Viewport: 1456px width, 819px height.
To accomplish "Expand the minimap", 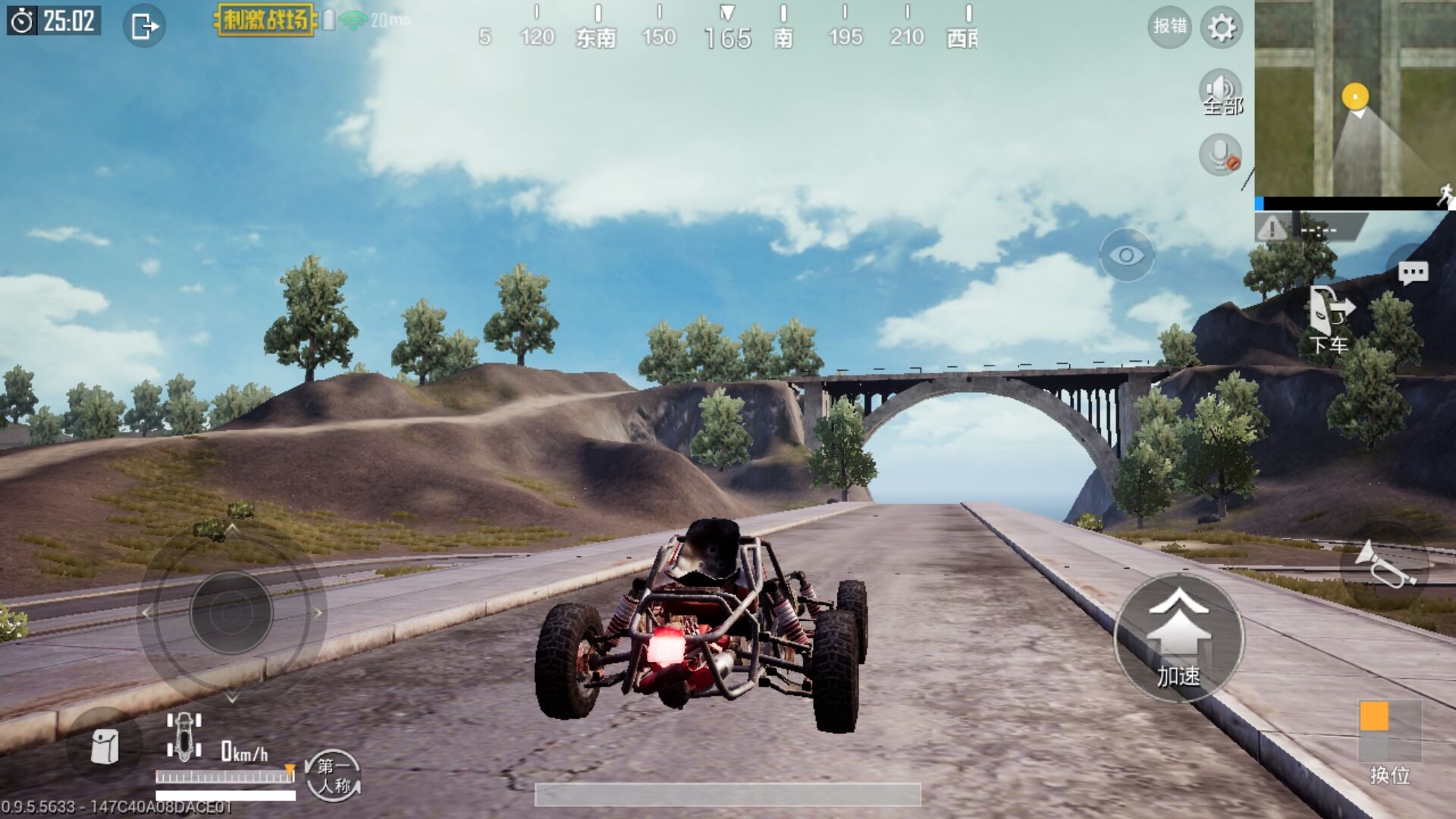I will (x=1354, y=99).
